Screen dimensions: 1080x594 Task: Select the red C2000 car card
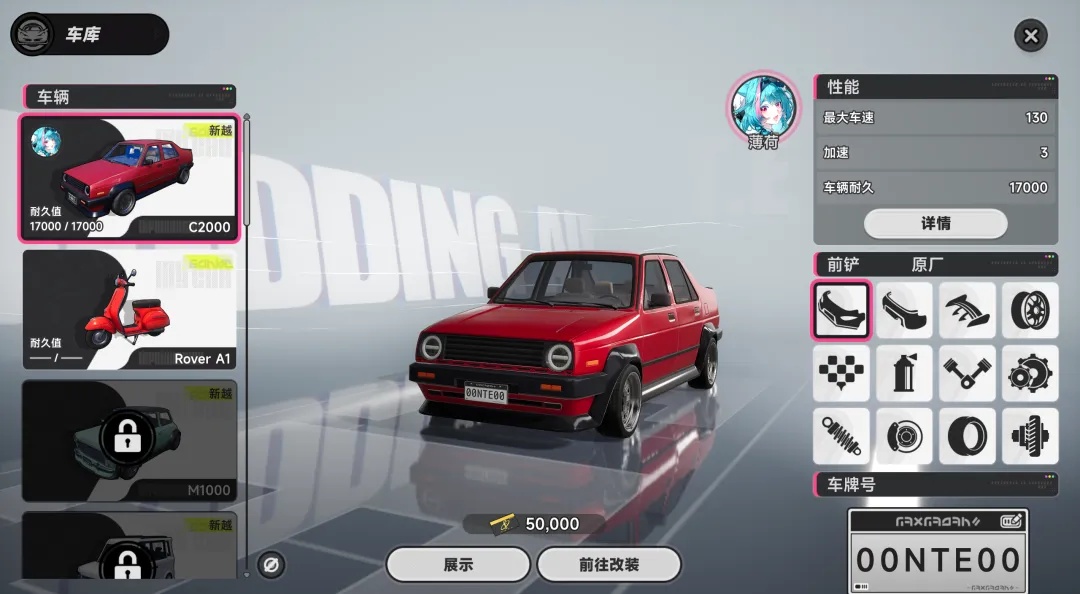(x=129, y=179)
